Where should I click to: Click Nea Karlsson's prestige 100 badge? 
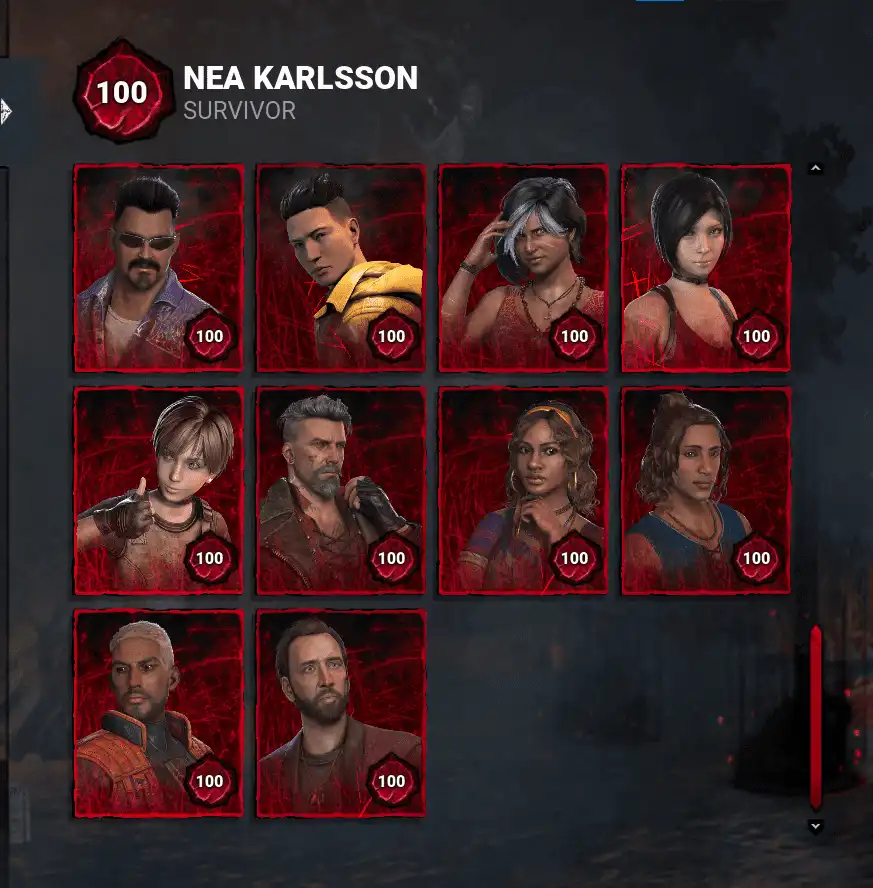[x=122, y=92]
